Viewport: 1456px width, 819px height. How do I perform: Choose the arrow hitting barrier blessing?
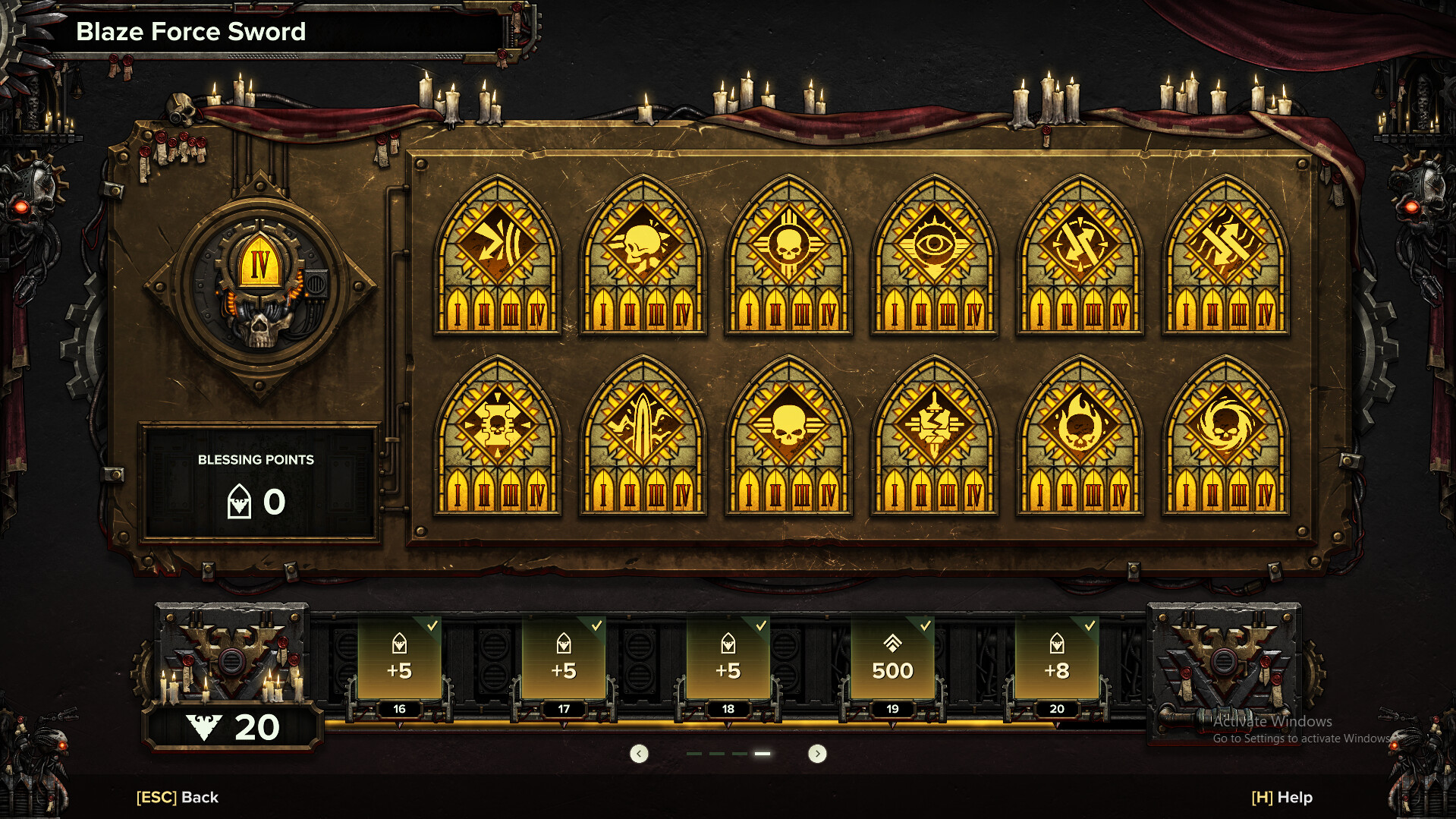click(x=498, y=254)
